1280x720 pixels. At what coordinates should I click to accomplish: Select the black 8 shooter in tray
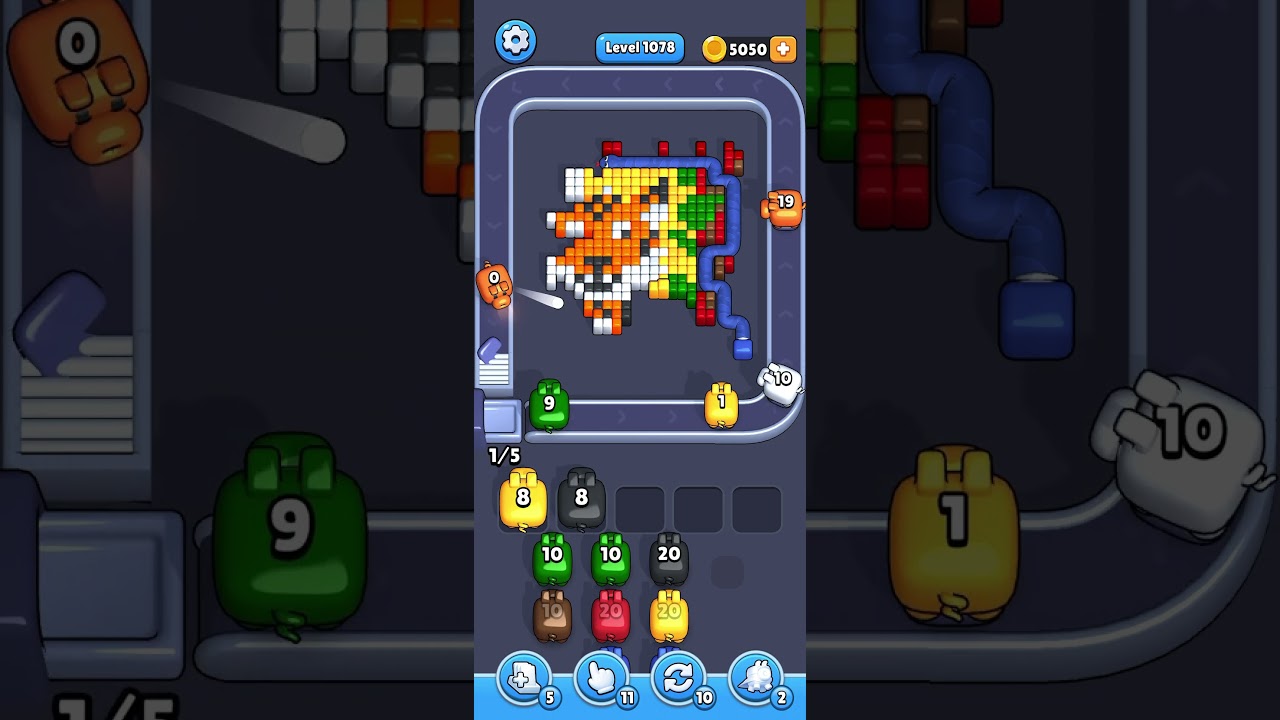pyautogui.click(x=581, y=500)
